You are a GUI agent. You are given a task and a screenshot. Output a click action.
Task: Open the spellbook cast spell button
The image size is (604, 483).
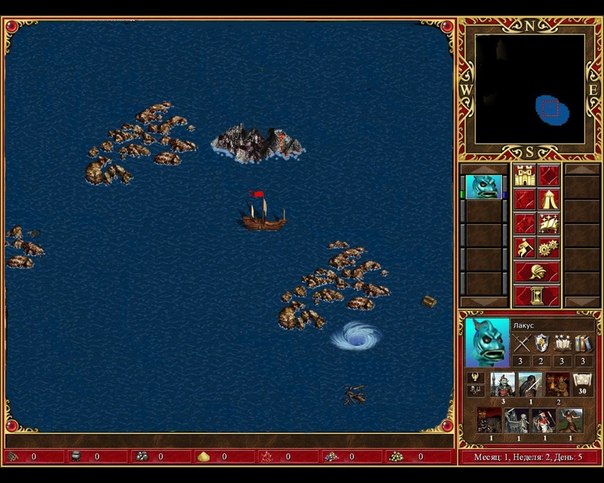click(548, 224)
